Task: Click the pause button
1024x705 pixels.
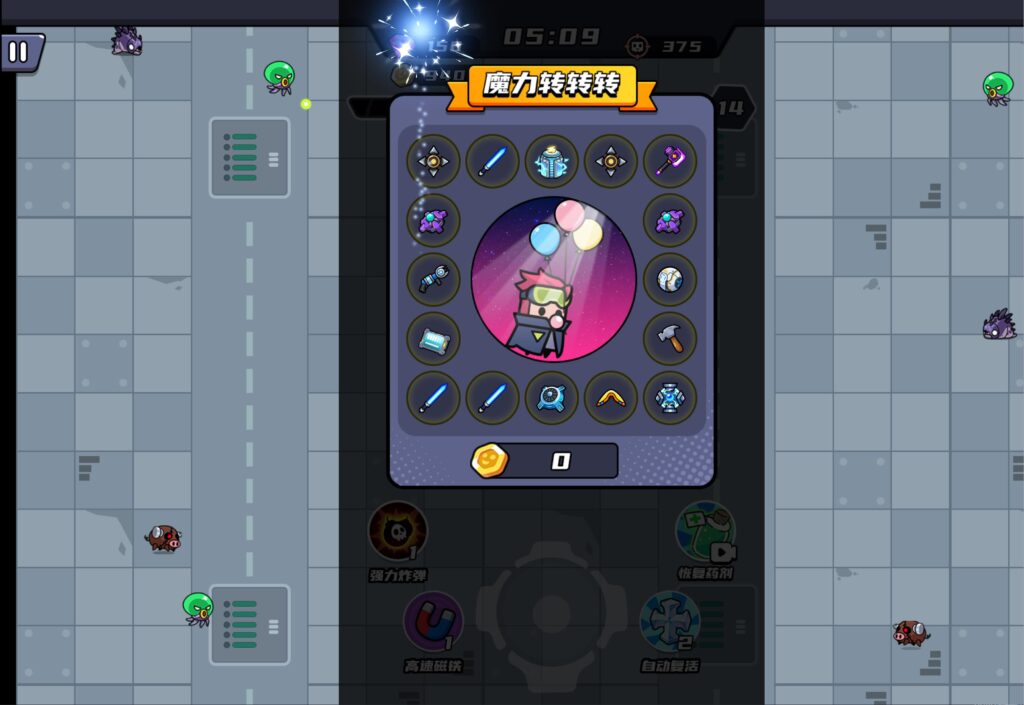Action: [x=20, y=52]
